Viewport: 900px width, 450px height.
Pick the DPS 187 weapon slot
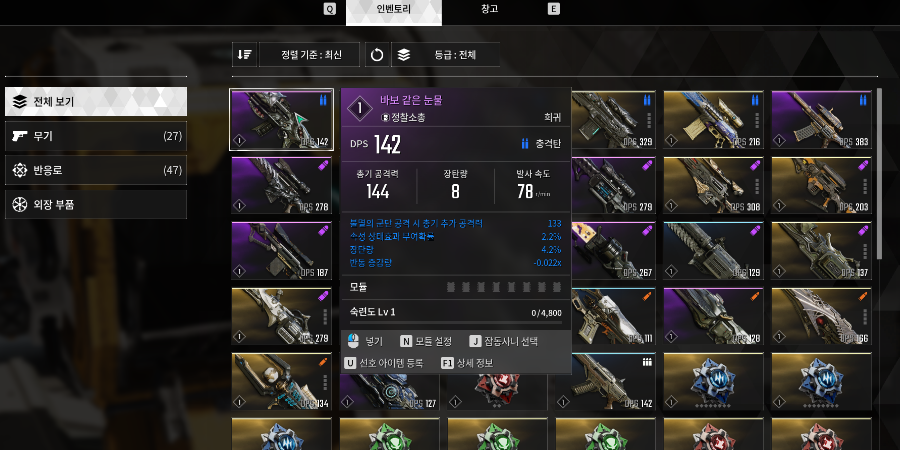(x=284, y=250)
